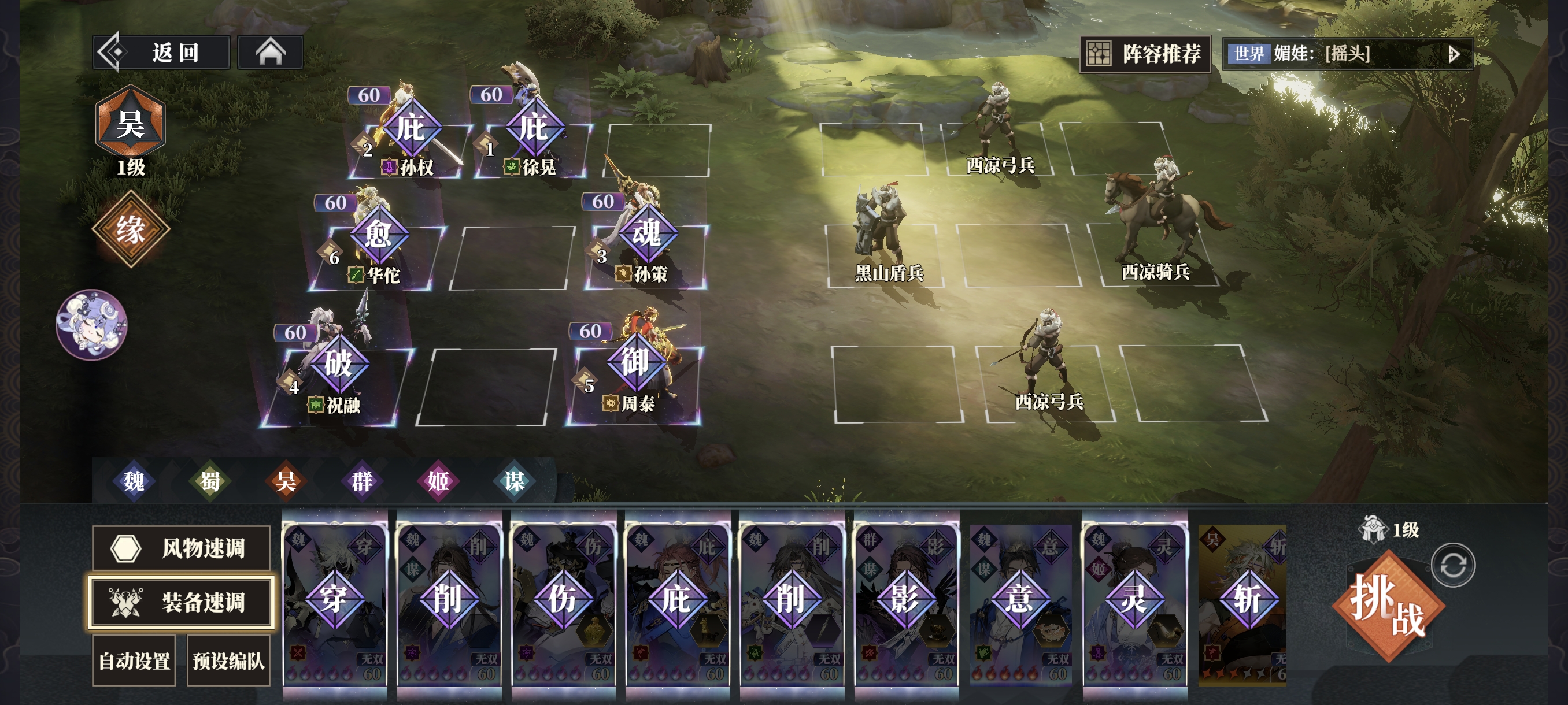Show the 谋 hero category

click(515, 481)
